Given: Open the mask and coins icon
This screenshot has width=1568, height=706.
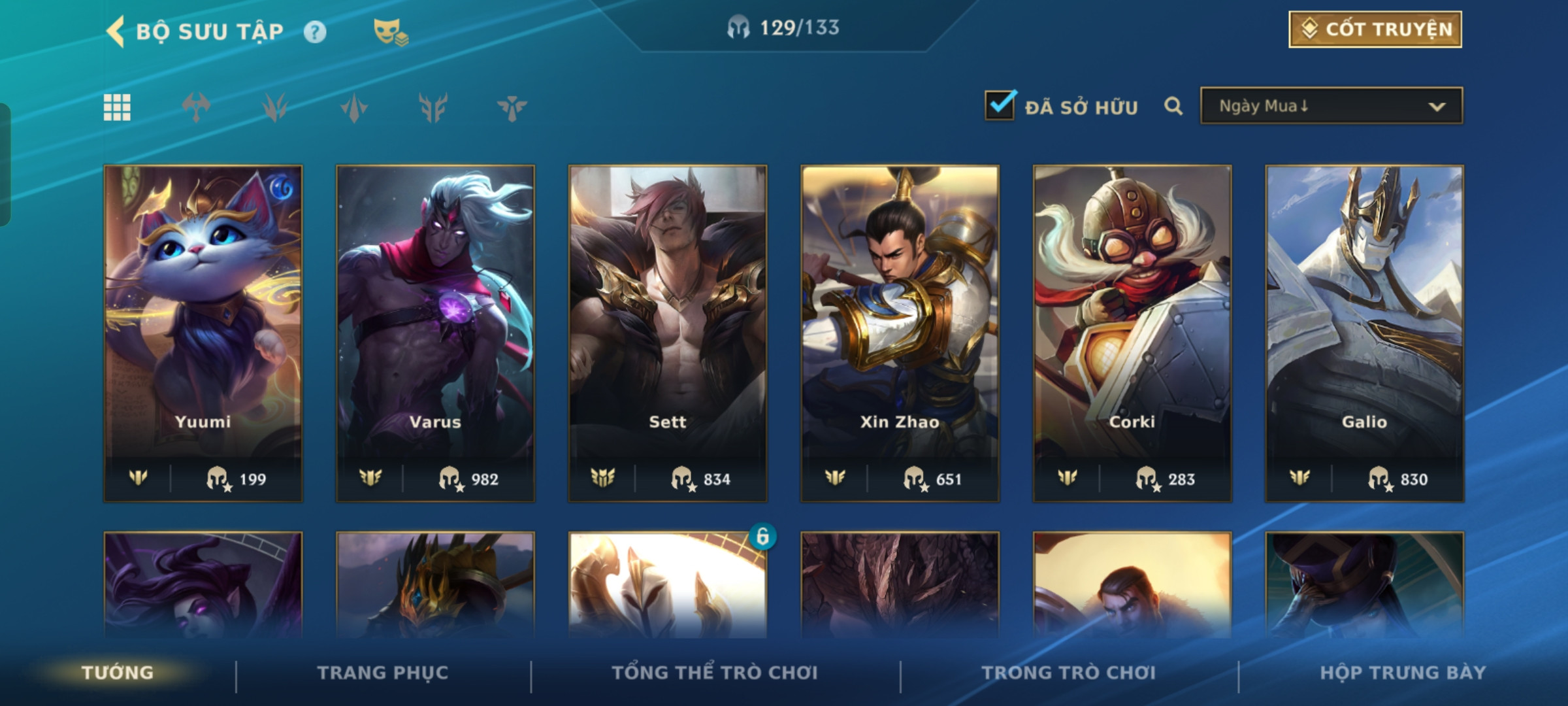Looking at the screenshot, I should tap(390, 31).
